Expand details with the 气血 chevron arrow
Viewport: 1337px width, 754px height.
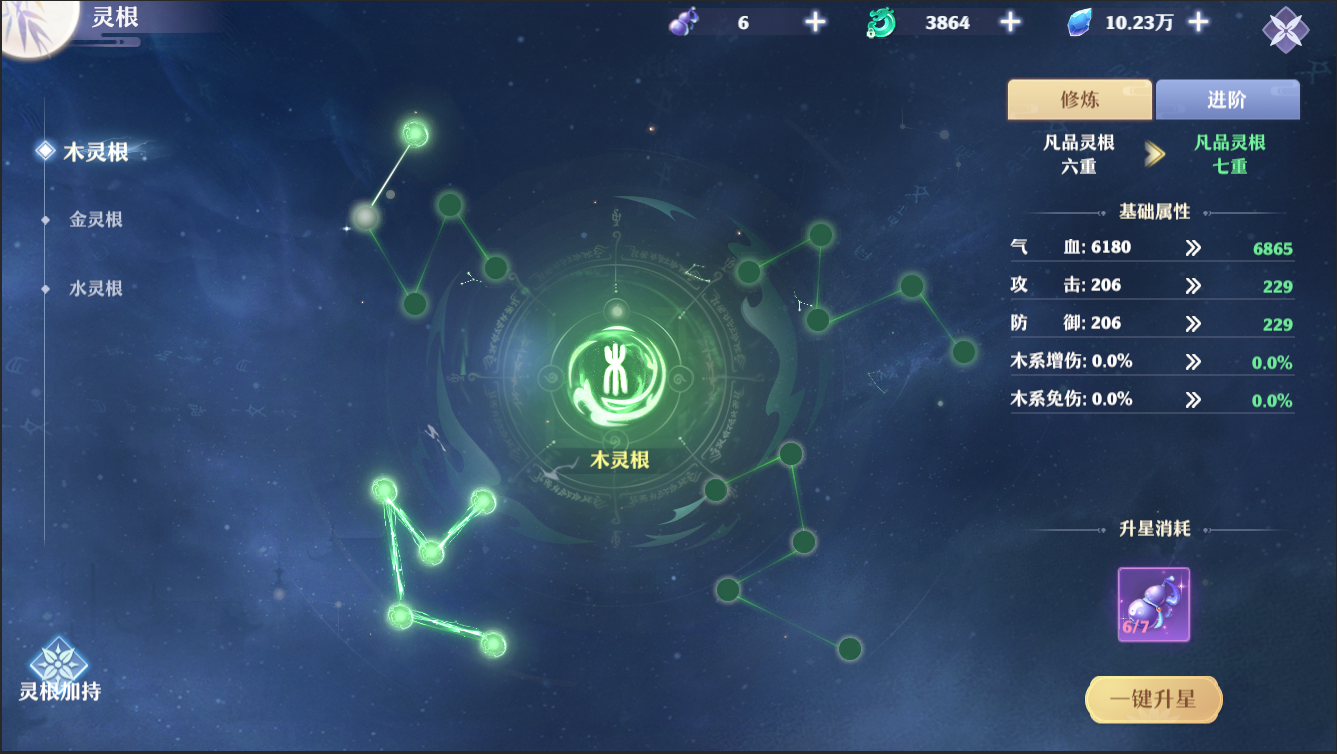coord(1193,245)
